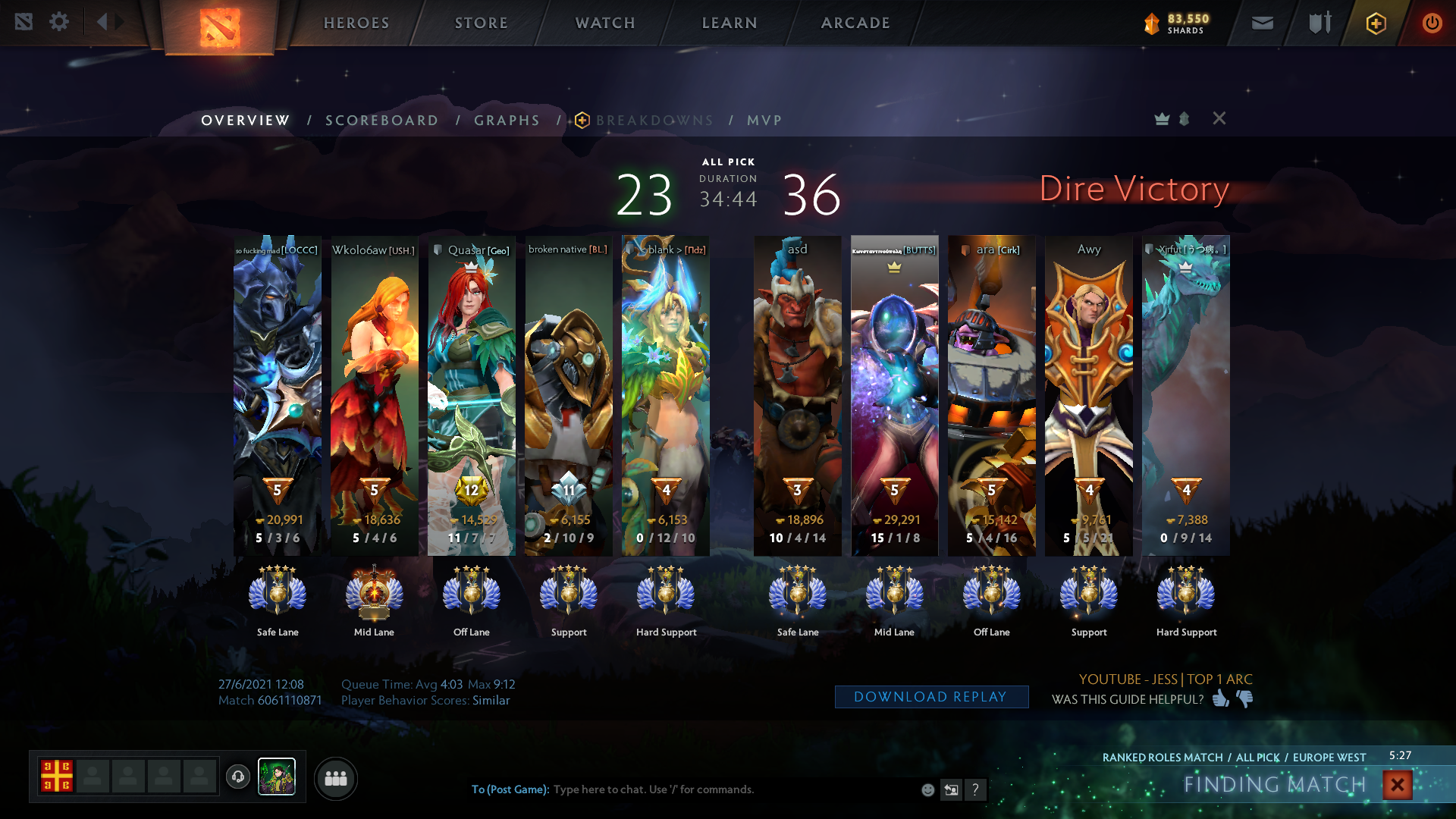View the Graphs tab

(507, 121)
